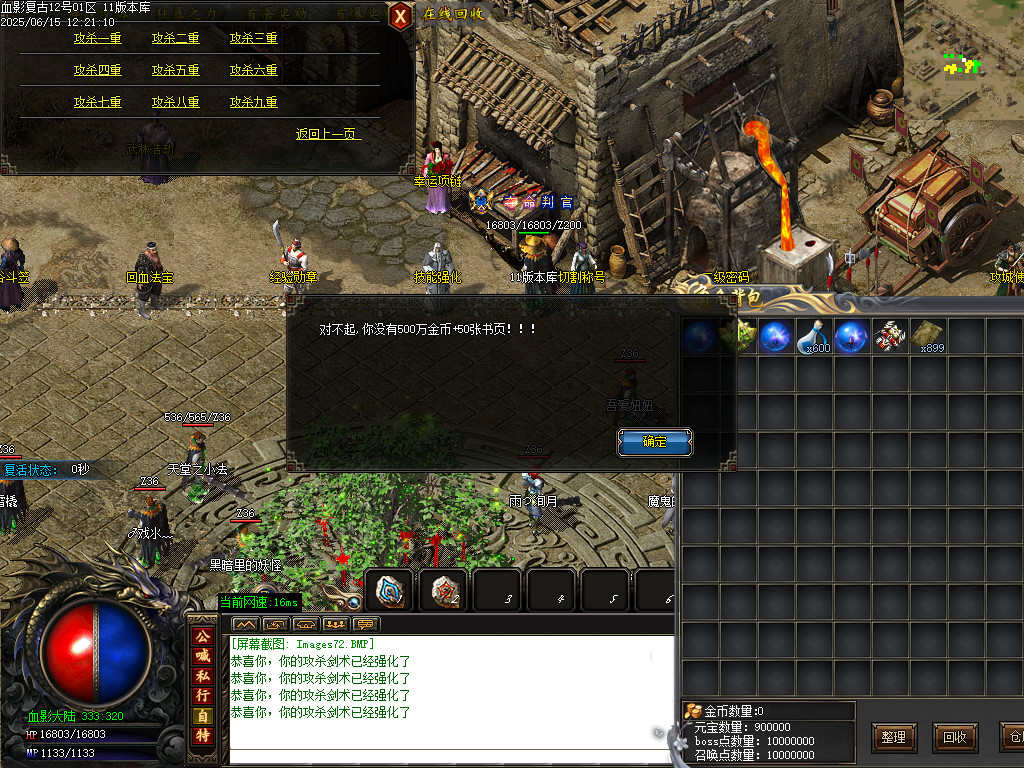Image resolution: width=1024 pixels, height=768 pixels.
Task: Confirm the dialog with the 确定 button
Action: point(655,442)
